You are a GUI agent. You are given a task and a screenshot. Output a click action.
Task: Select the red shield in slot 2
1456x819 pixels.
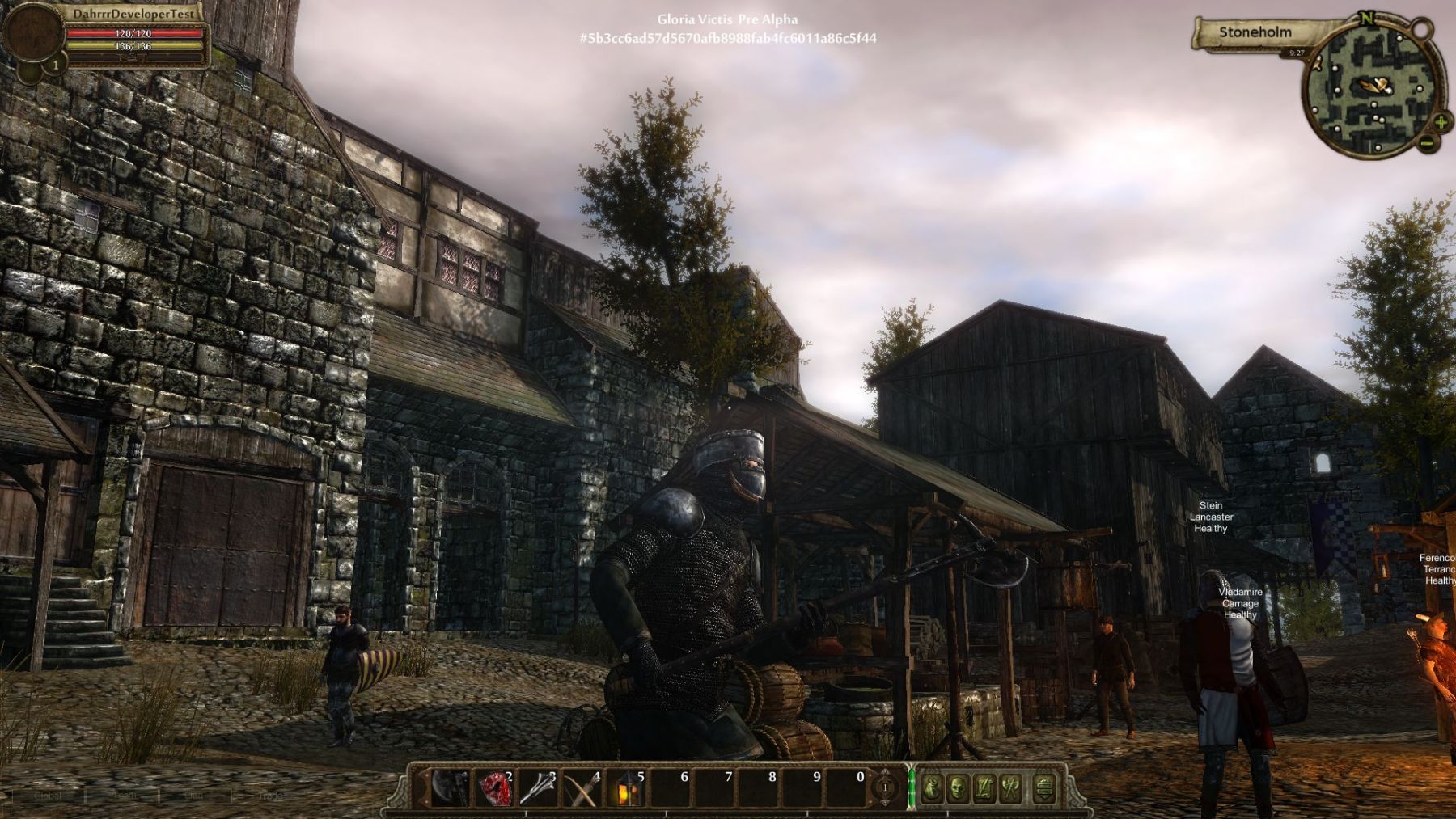pyautogui.click(x=494, y=787)
